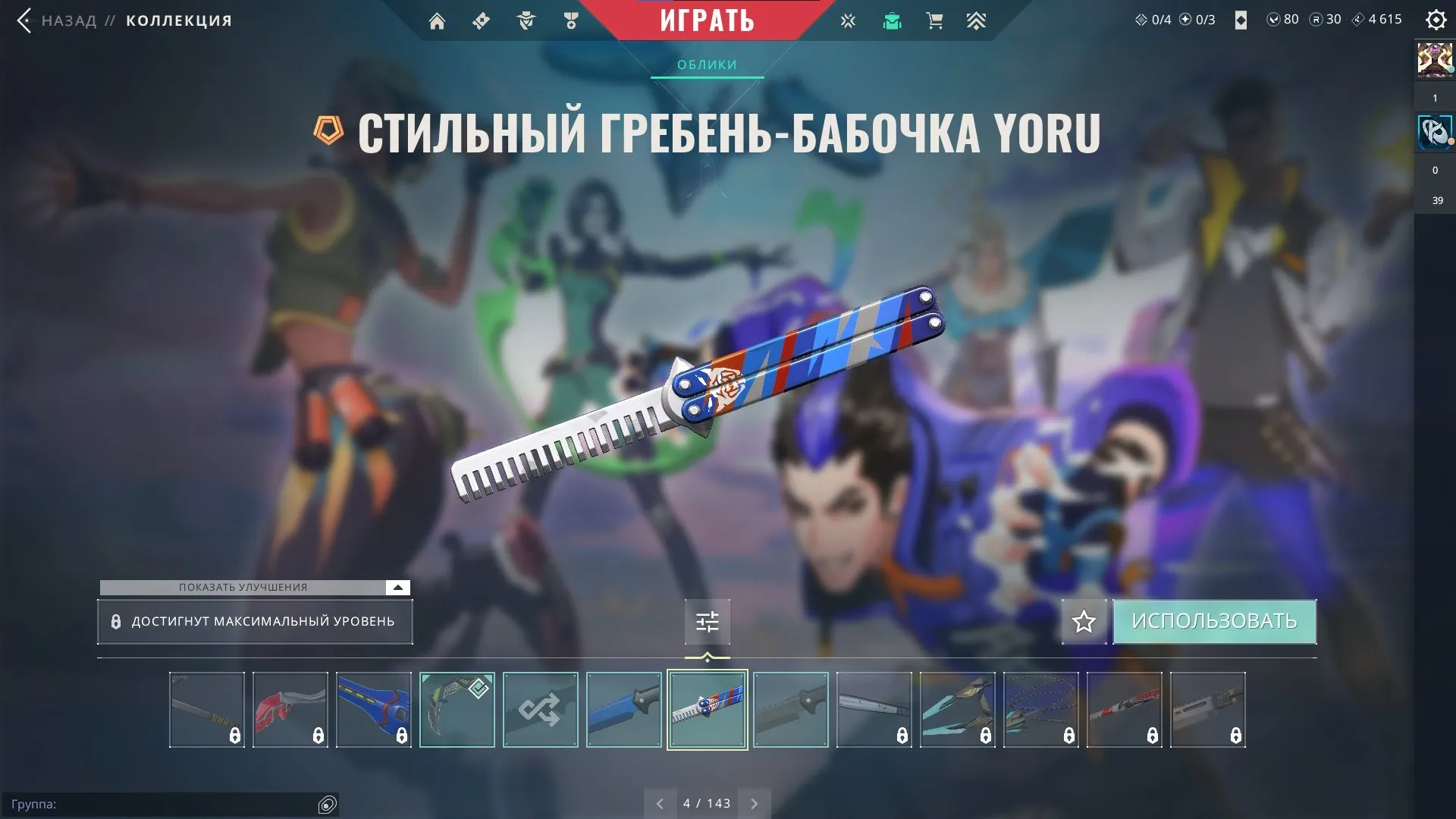Open the Home screen icon
The width and height of the screenshot is (1456, 819).
[438, 20]
